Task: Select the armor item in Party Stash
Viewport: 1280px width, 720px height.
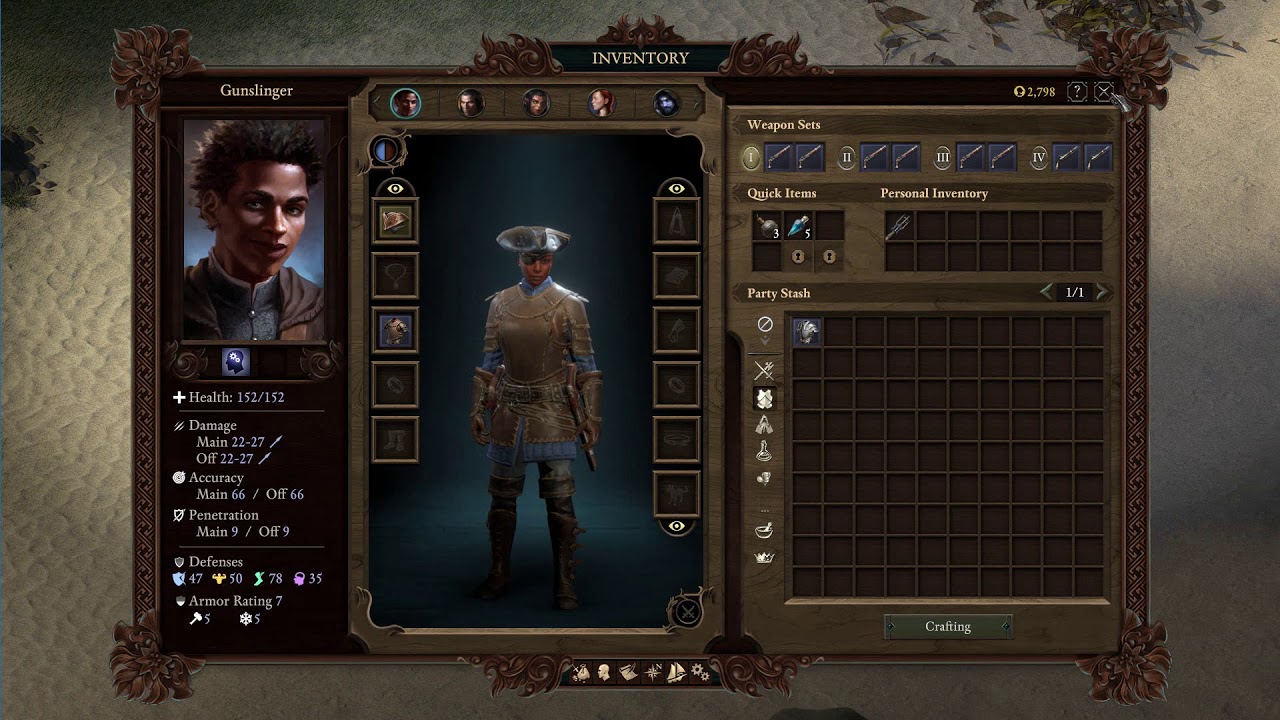Action: (x=807, y=332)
